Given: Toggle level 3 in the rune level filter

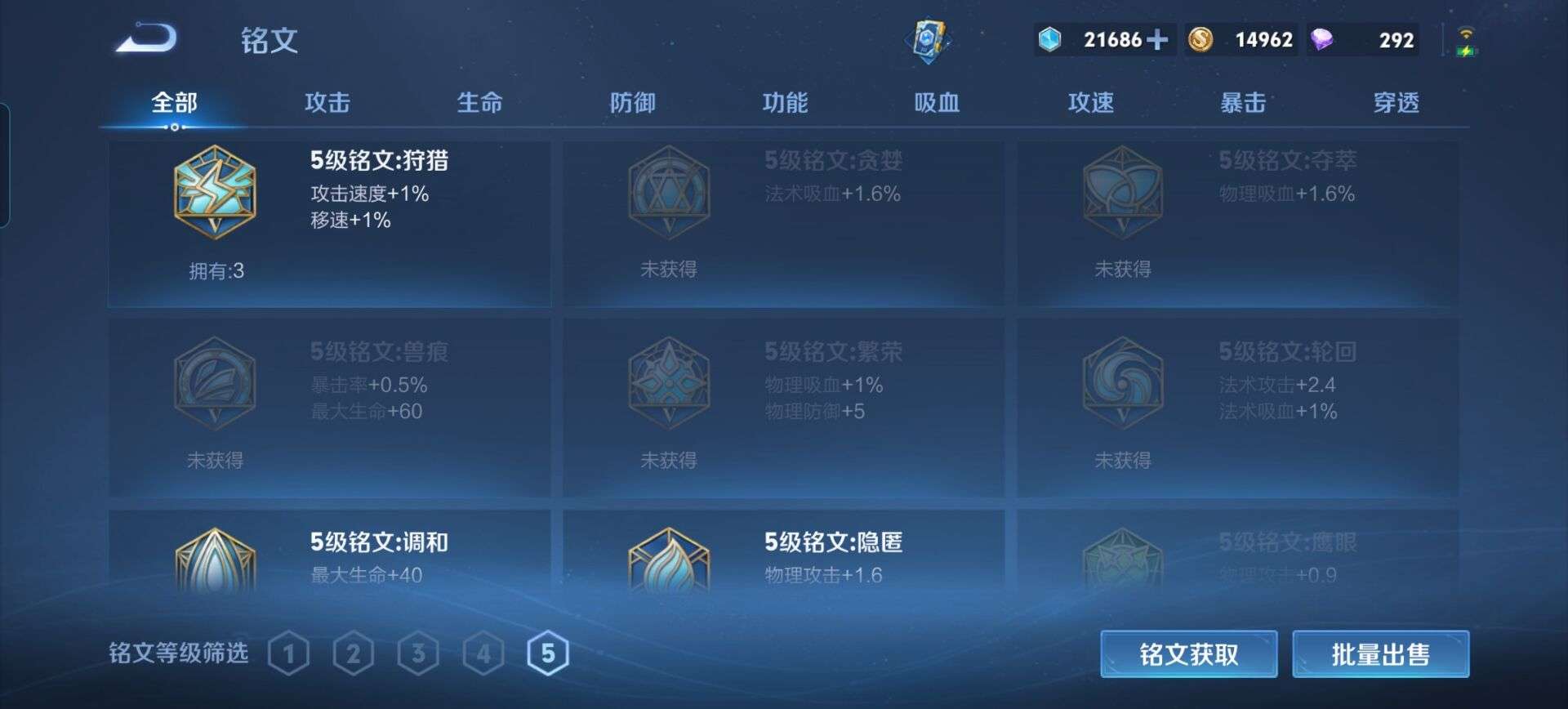Looking at the screenshot, I should [417, 653].
